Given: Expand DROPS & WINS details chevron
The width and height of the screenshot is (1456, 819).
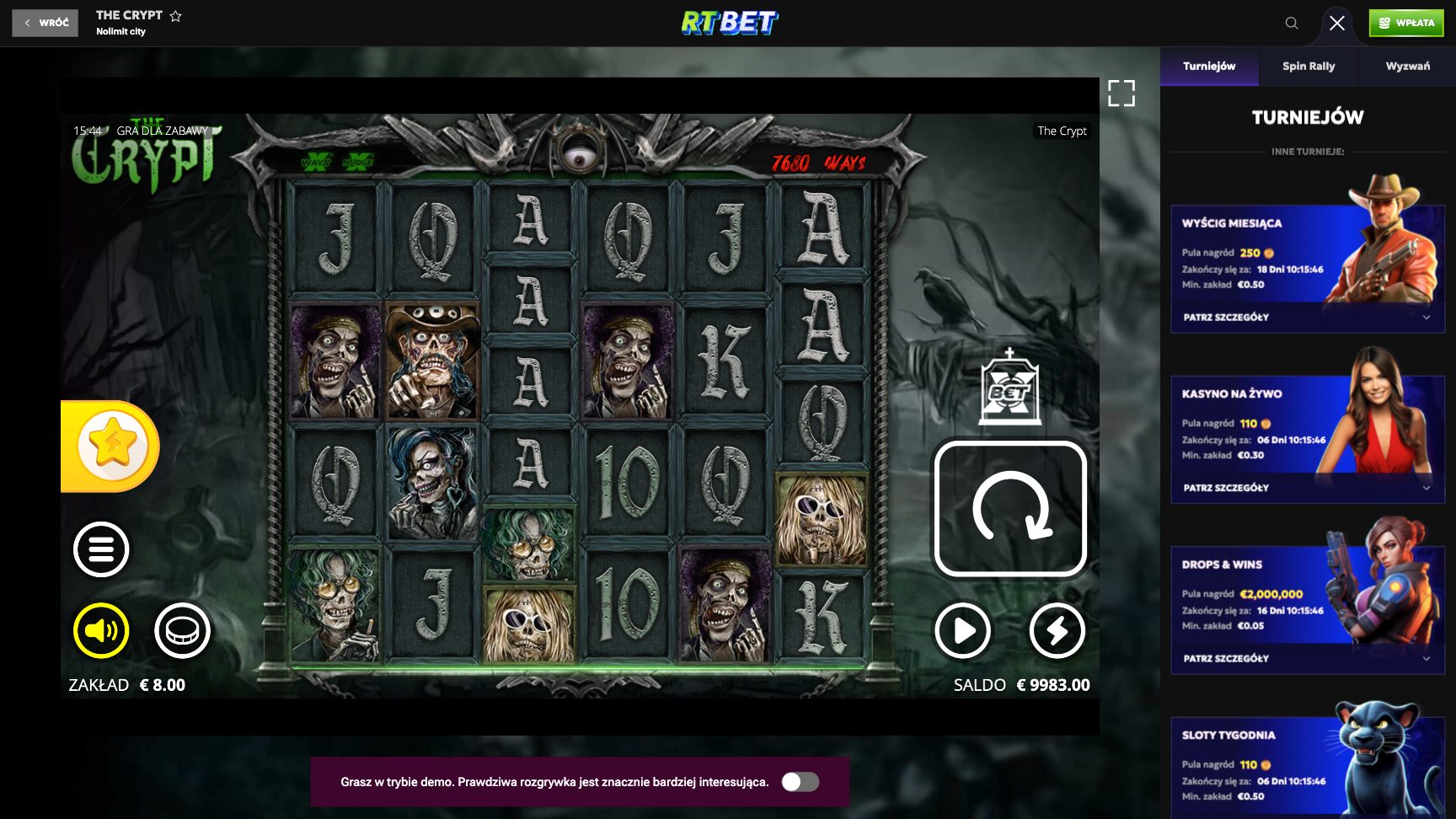Looking at the screenshot, I should point(1426,658).
